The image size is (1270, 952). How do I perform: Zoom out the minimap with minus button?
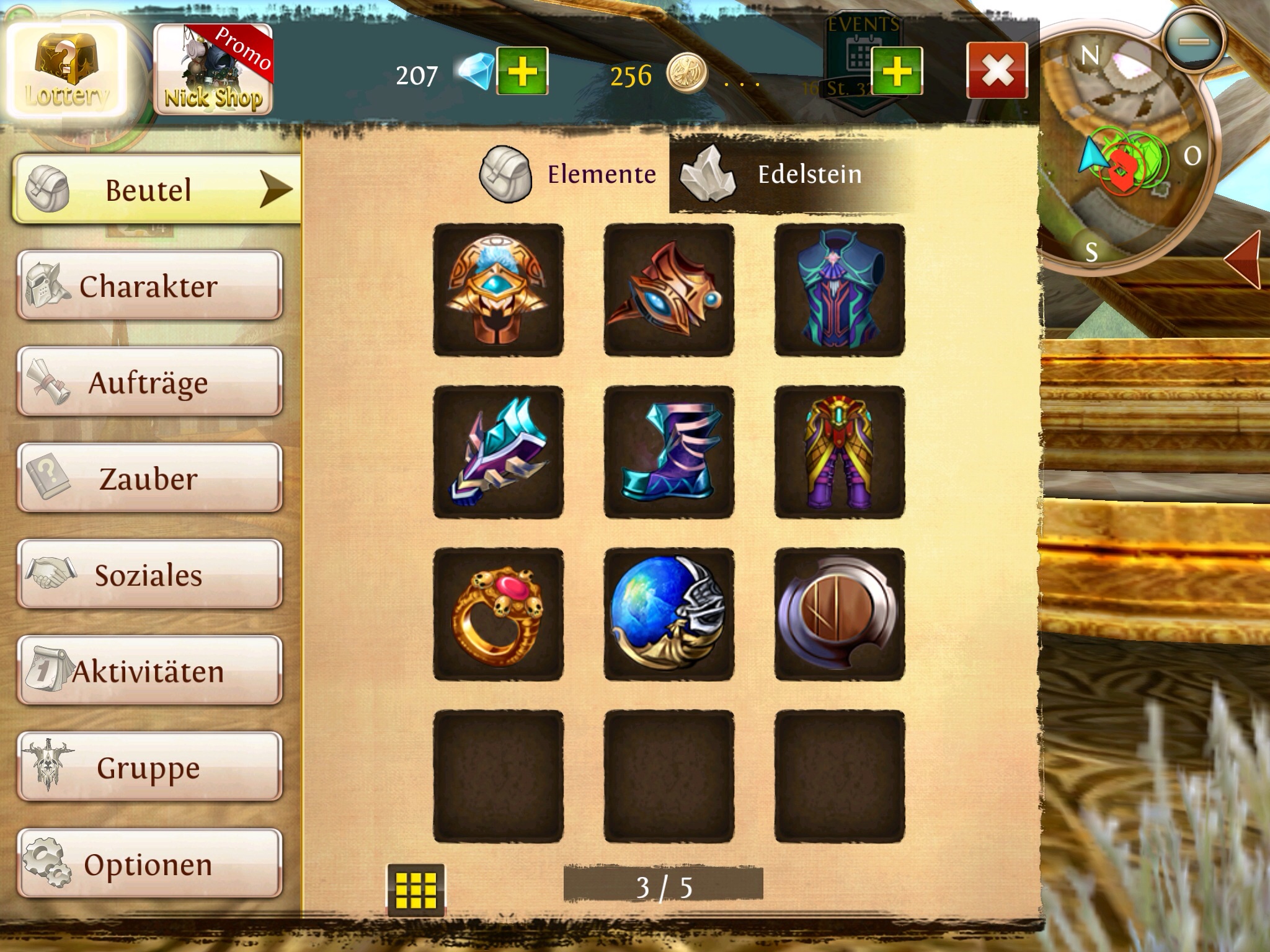point(1194,42)
